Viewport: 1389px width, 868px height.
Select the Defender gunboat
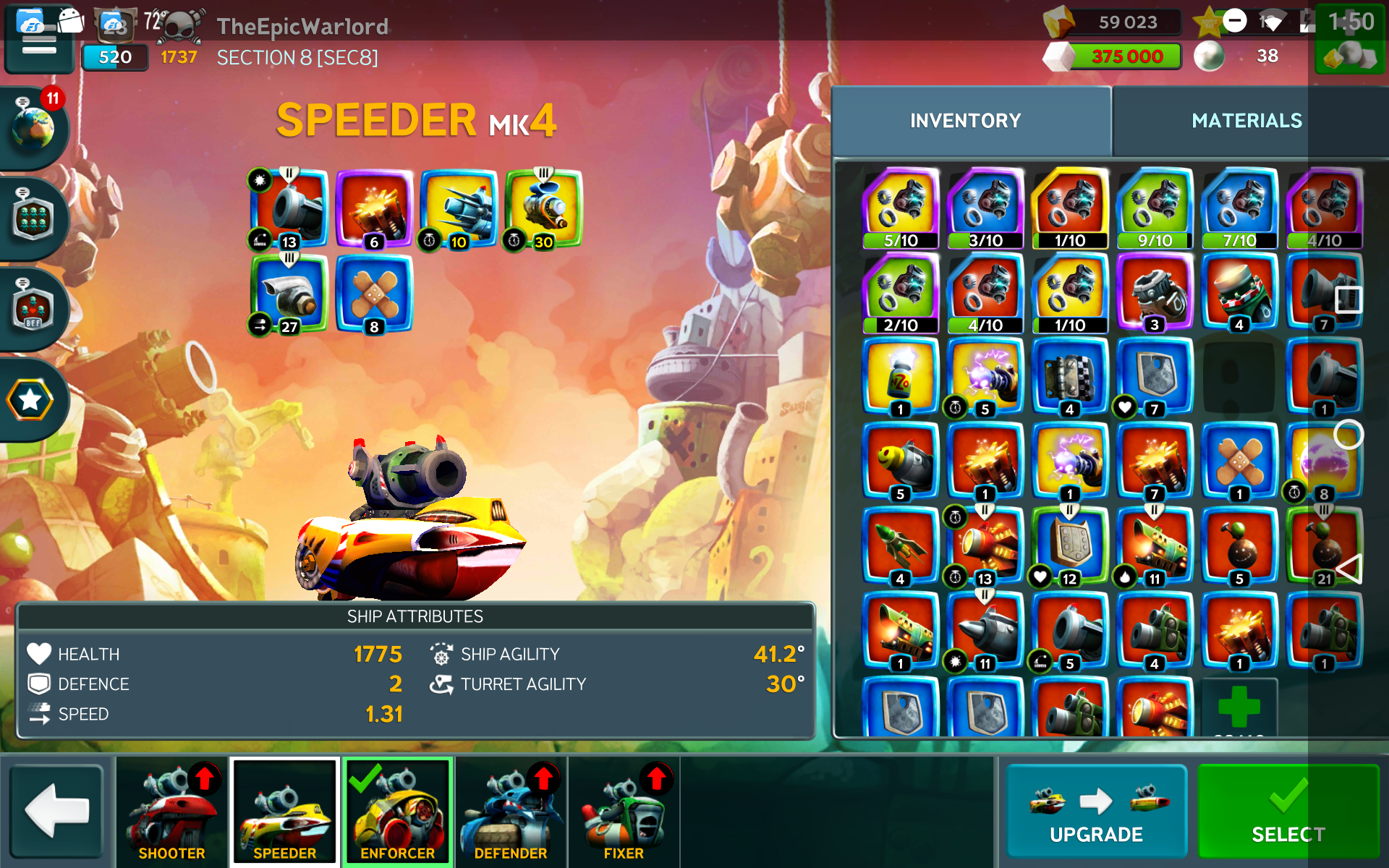(x=511, y=812)
